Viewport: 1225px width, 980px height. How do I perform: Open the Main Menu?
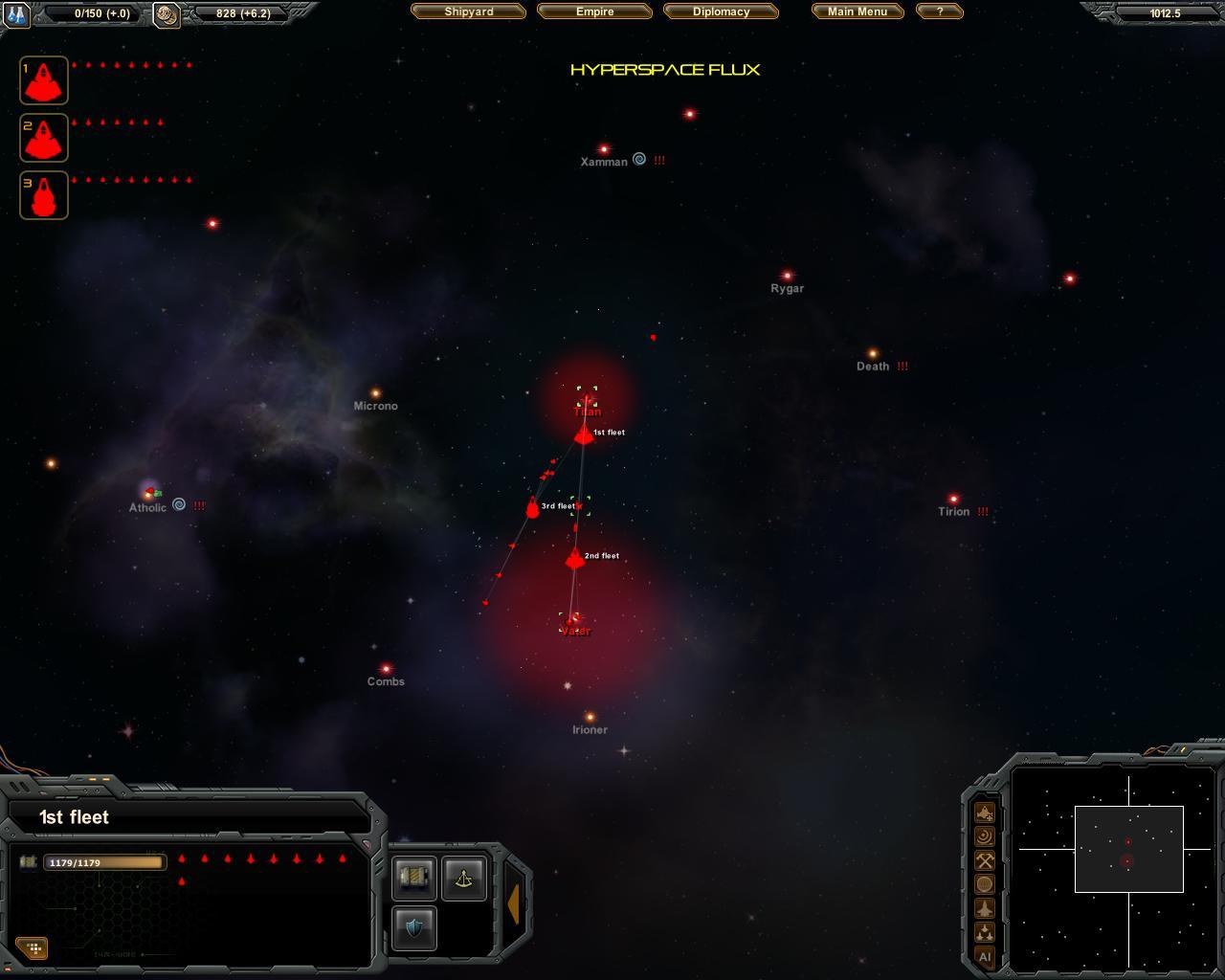pyautogui.click(x=857, y=11)
